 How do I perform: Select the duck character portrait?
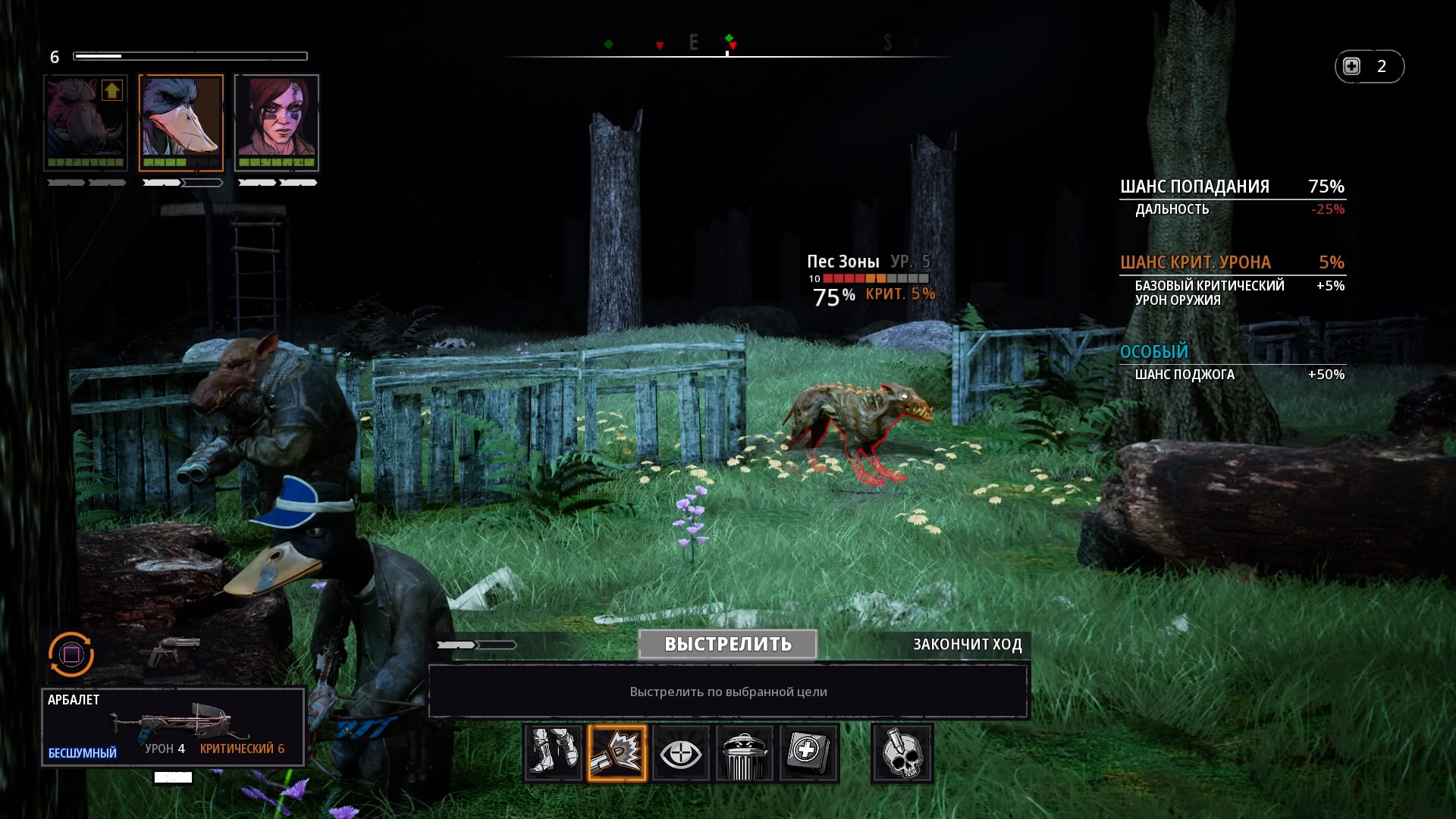(x=181, y=121)
